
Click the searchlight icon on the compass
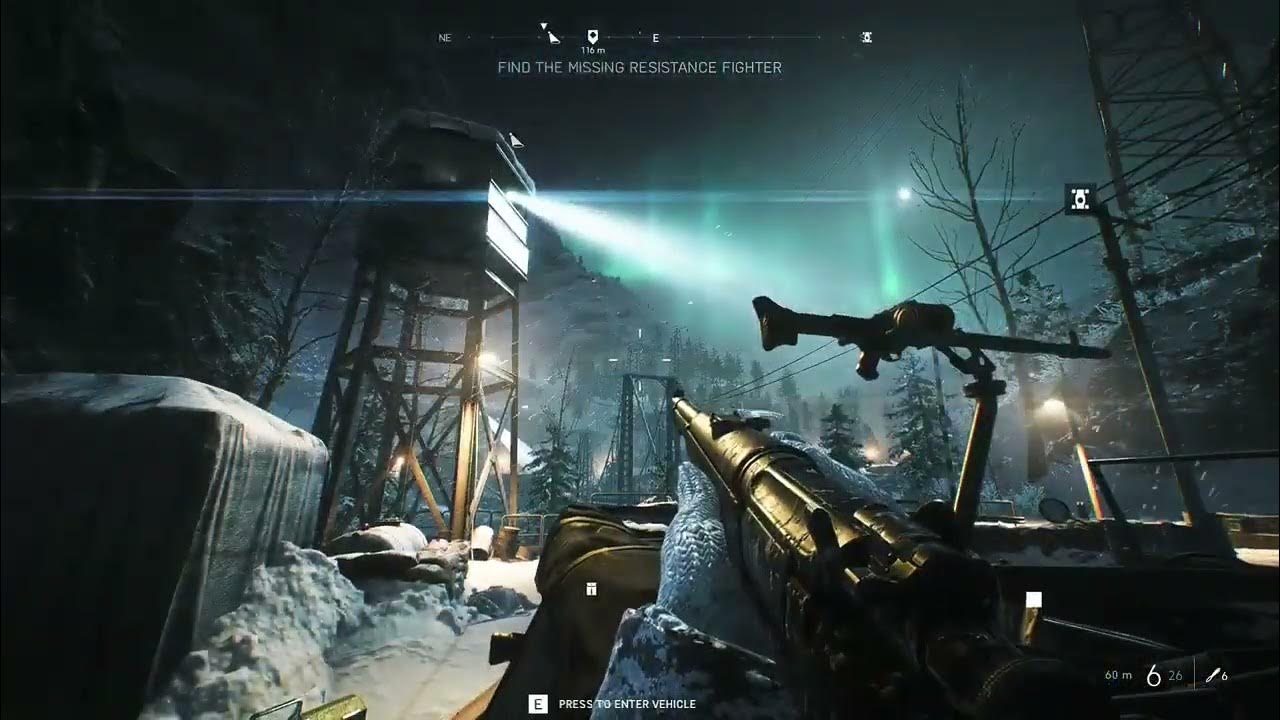(x=553, y=38)
